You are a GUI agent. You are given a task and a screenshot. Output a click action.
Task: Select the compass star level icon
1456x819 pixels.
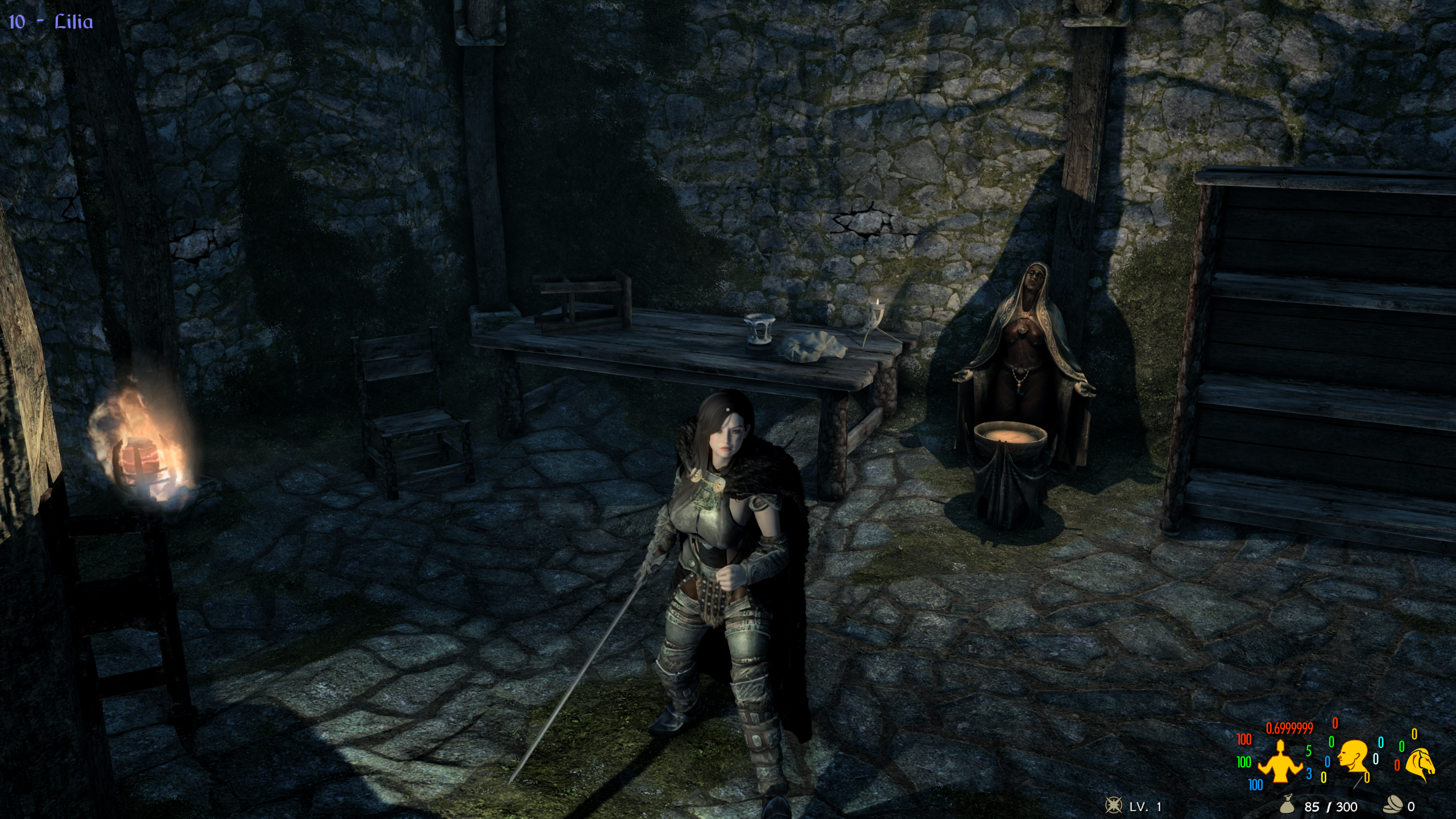click(x=1112, y=806)
